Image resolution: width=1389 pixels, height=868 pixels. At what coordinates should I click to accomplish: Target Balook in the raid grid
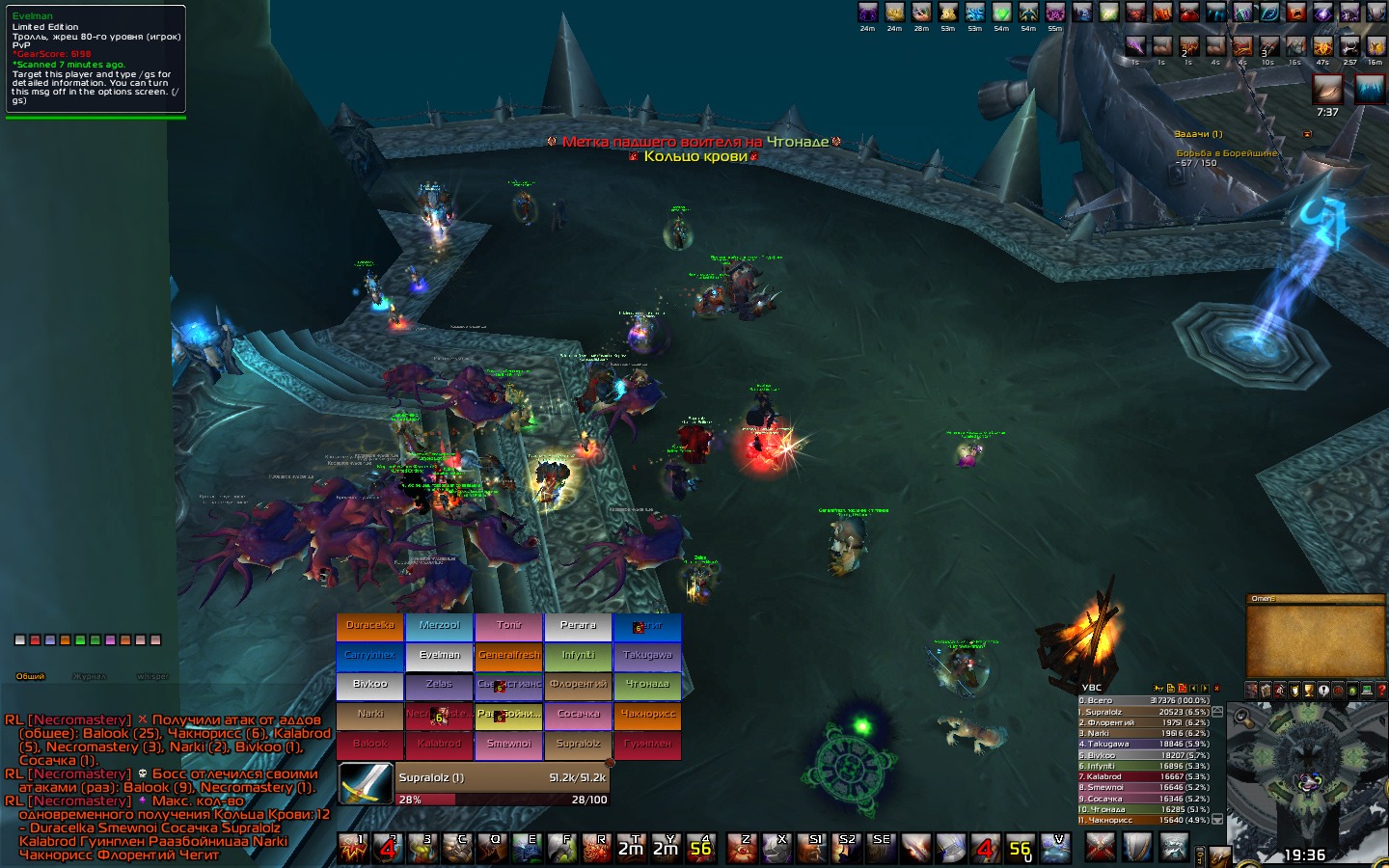pos(370,746)
